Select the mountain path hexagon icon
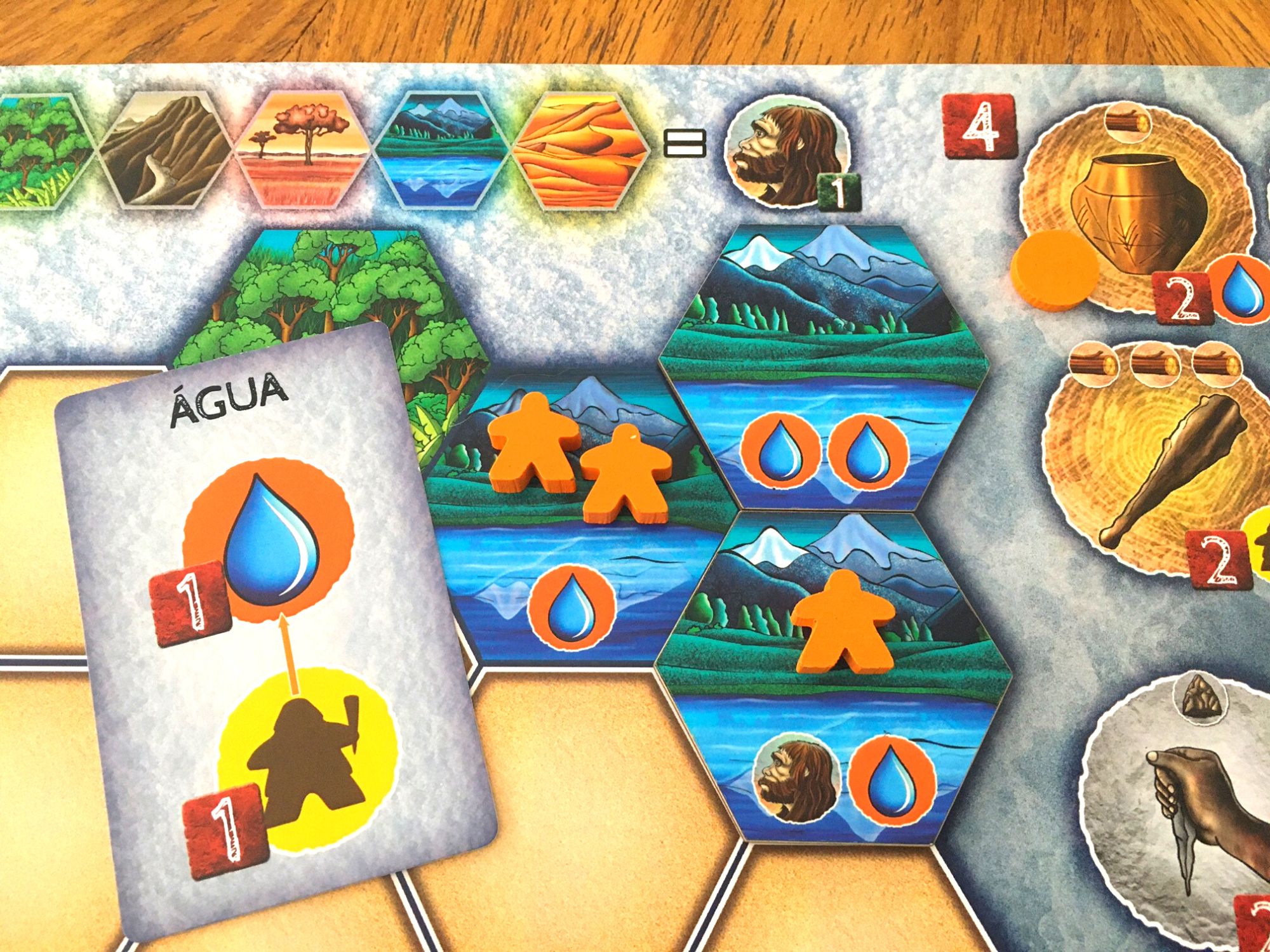Screen dimensions: 1270x952 [164, 148]
